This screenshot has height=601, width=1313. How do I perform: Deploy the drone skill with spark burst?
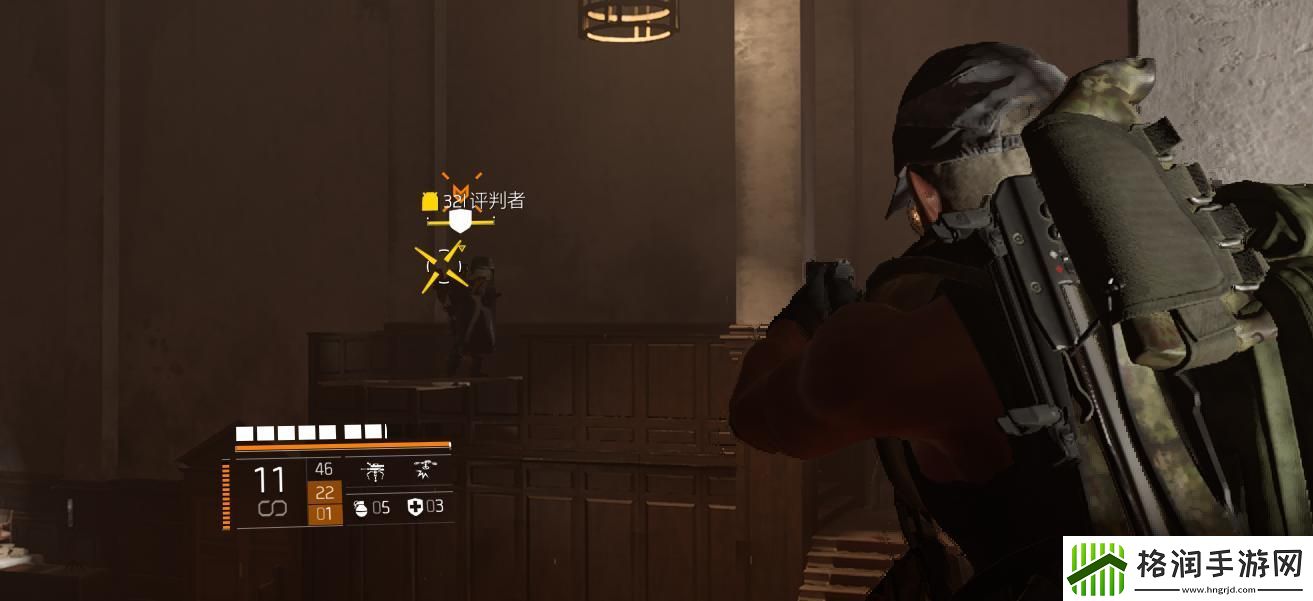pos(422,470)
